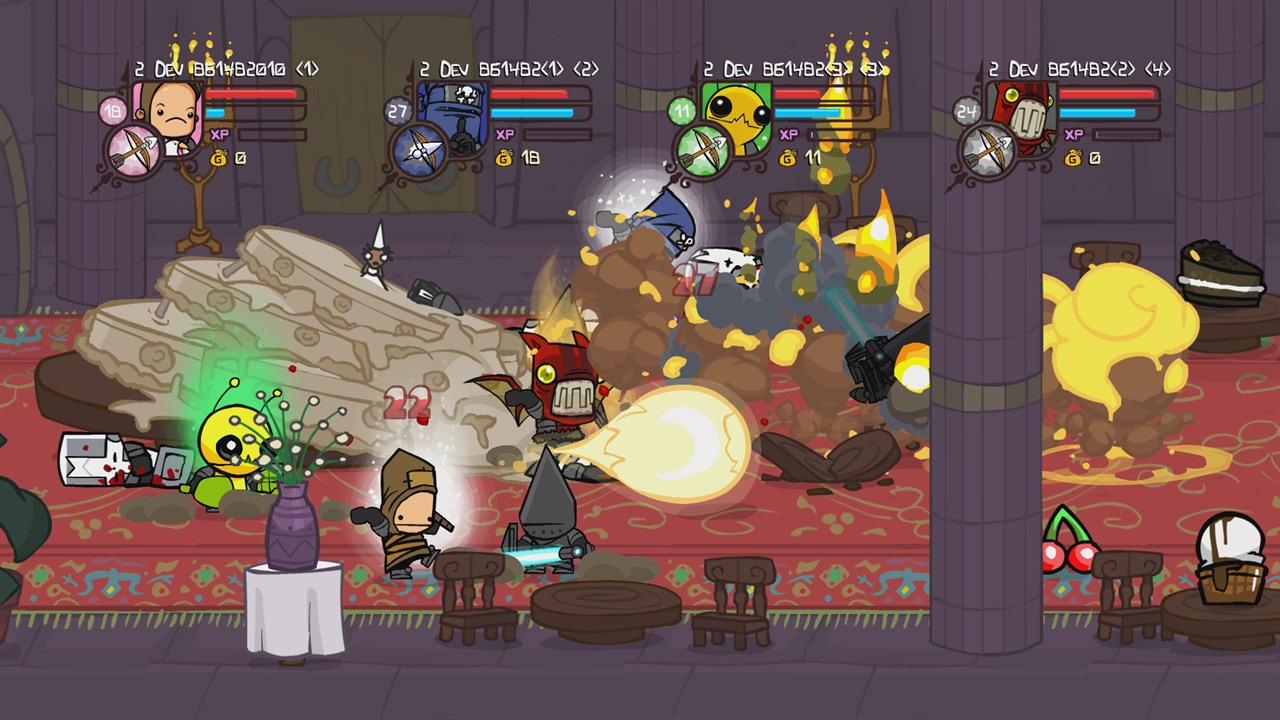Click the gold bag icon showing 18
1280x720 pixels.
[x=504, y=158]
